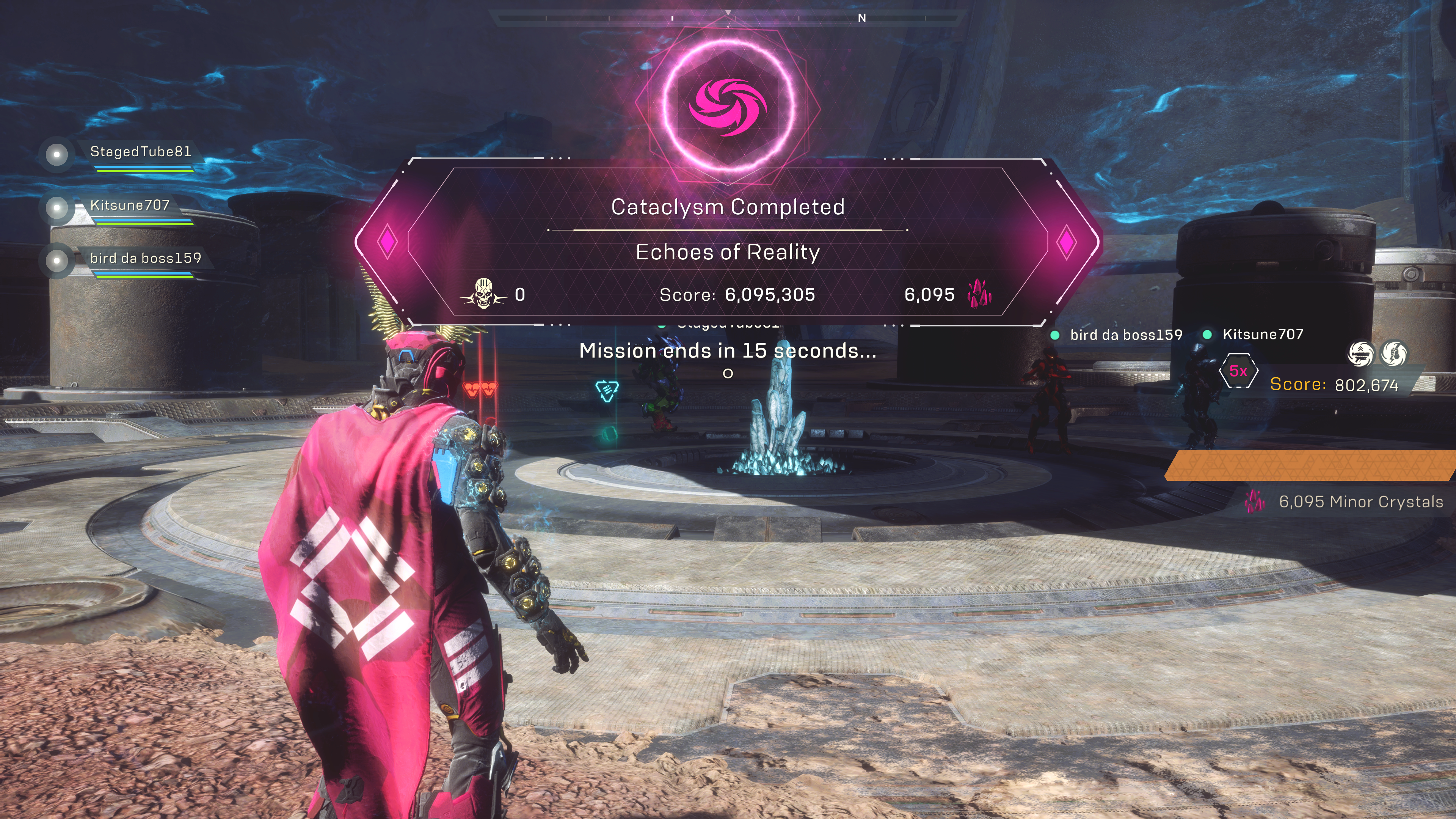
Task: Click the 5x score multiplier hexagon
Action: (1238, 371)
